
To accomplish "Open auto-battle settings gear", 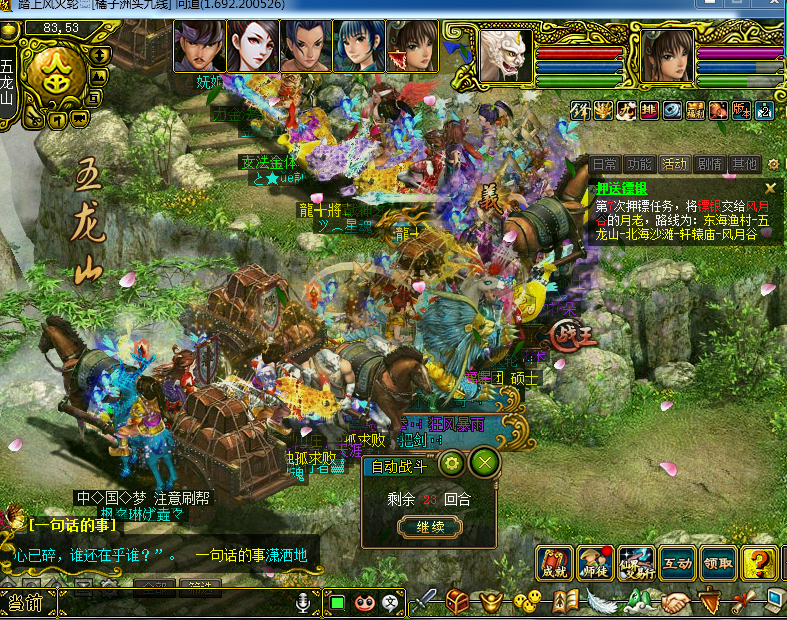I will coord(451,463).
